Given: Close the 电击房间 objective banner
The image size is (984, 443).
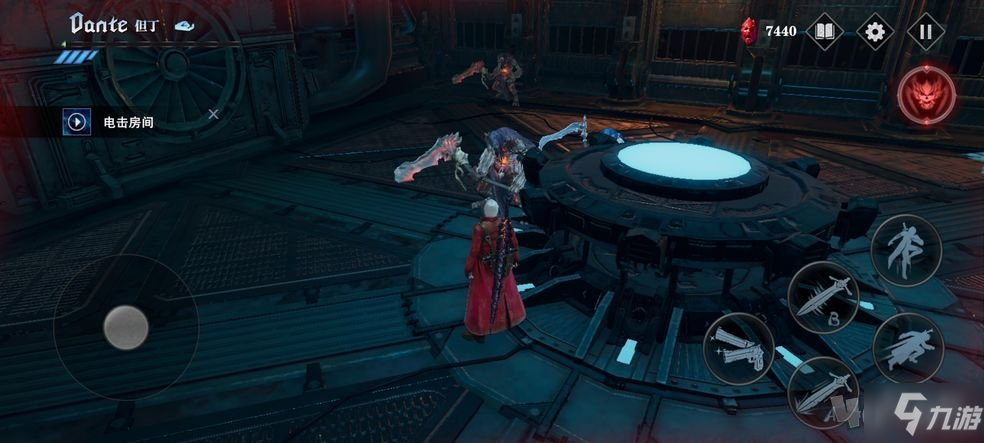Looking at the screenshot, I should [x=213, y=115].
